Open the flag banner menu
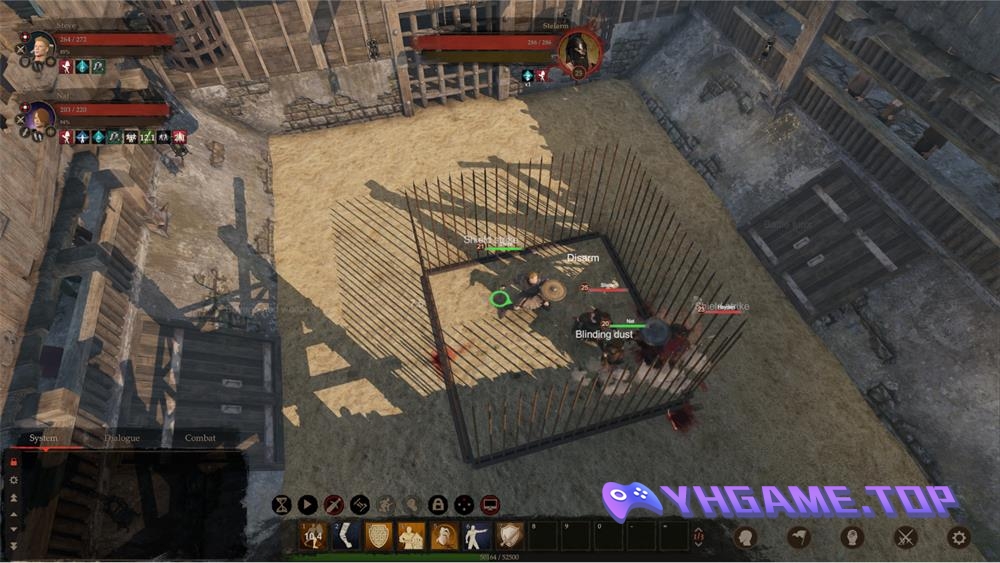1000x563 pixels. (799, 537)
